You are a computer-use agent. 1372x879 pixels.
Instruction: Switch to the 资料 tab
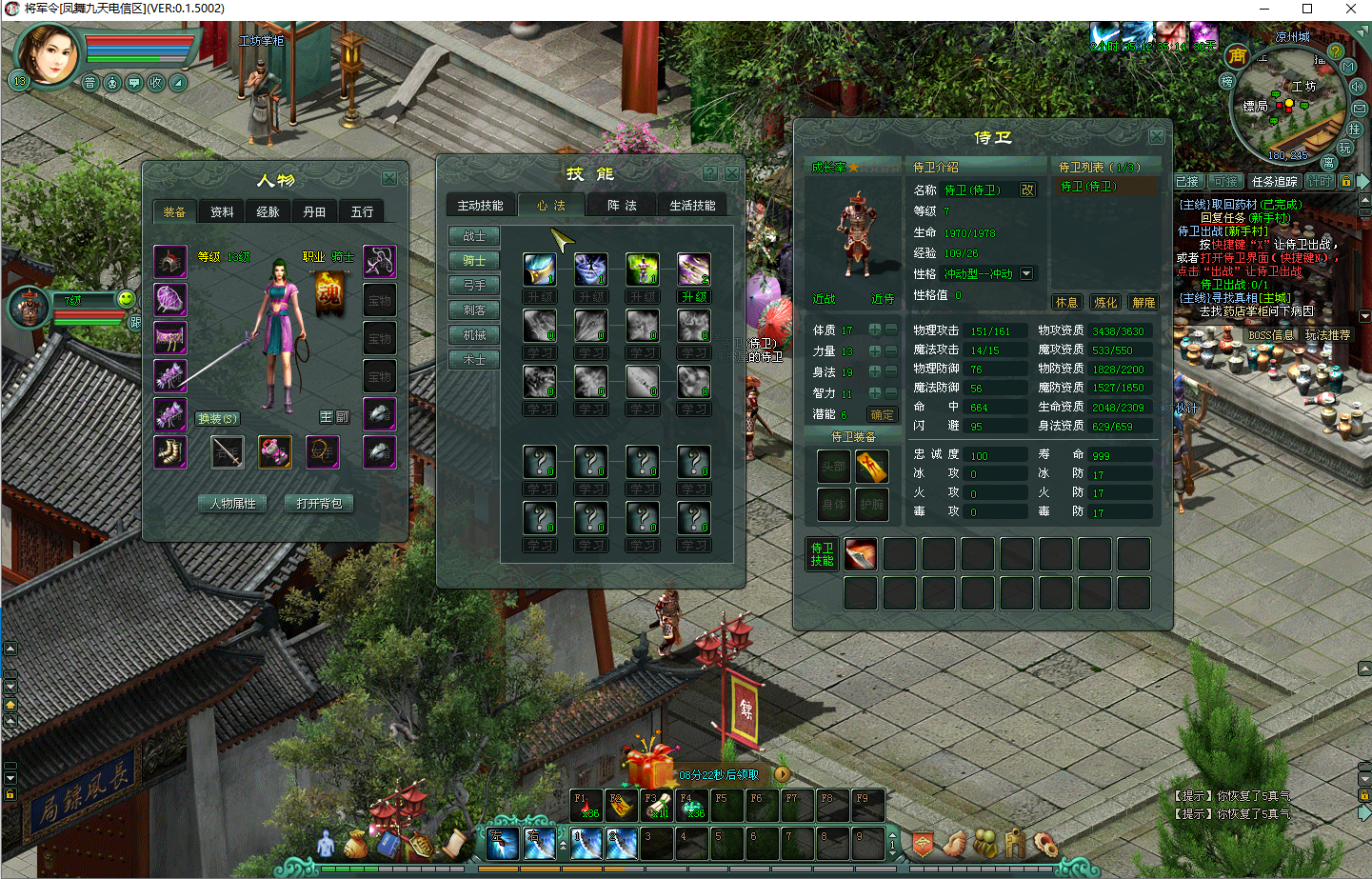[x=222, y=211]
